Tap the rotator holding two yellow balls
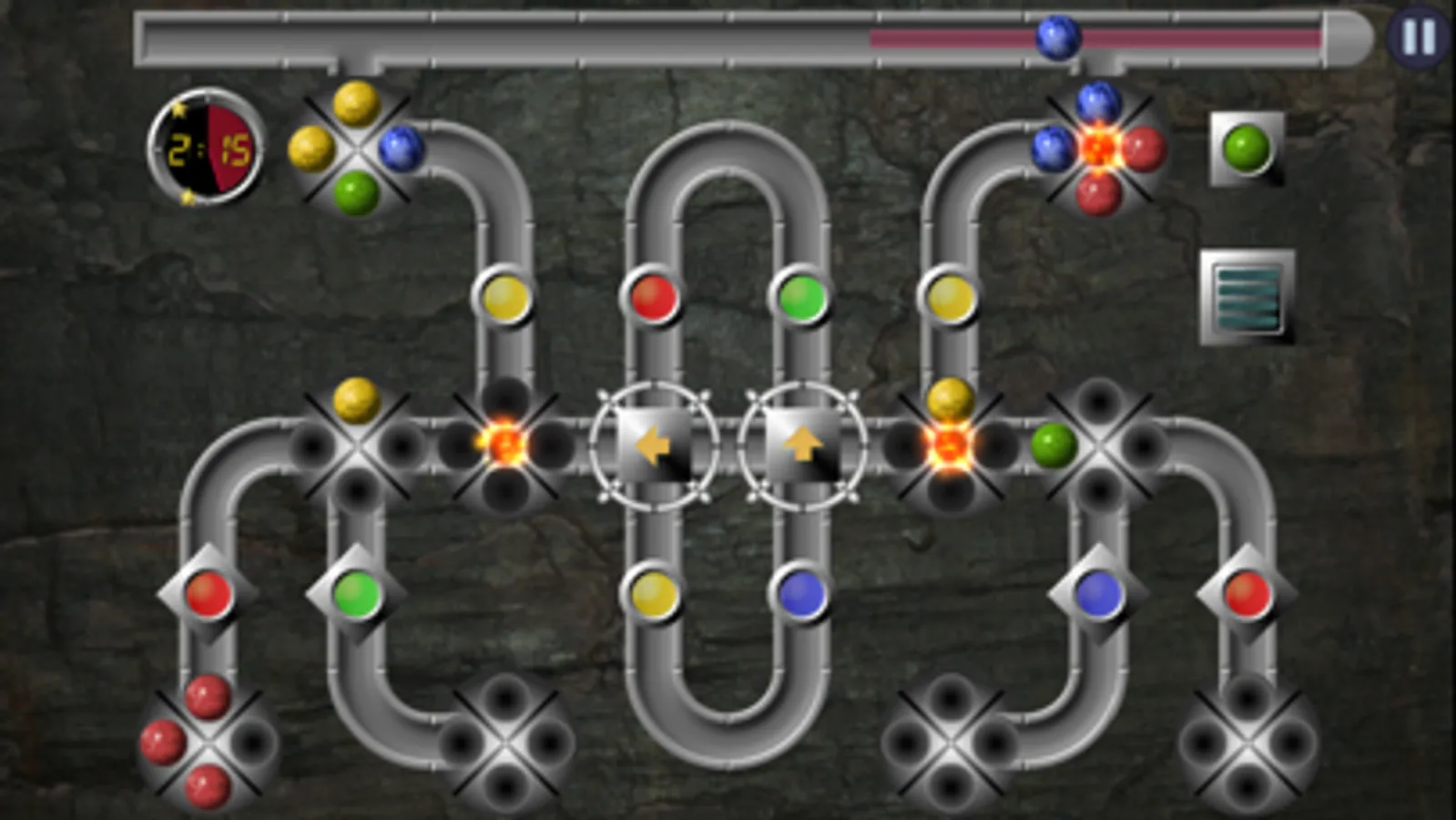The width and height of the screenshot is (1456, 820). [357, 148]
